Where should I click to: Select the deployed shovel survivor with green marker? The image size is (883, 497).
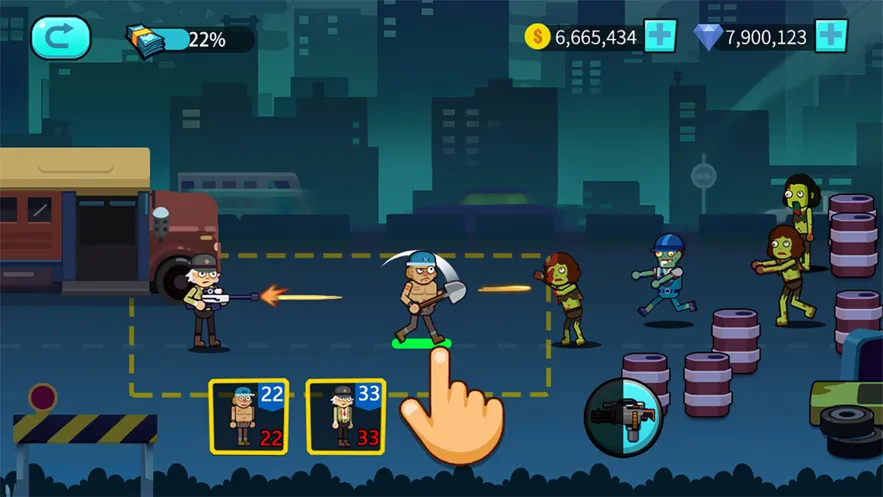pyautogui.click(x=420, y=298)
